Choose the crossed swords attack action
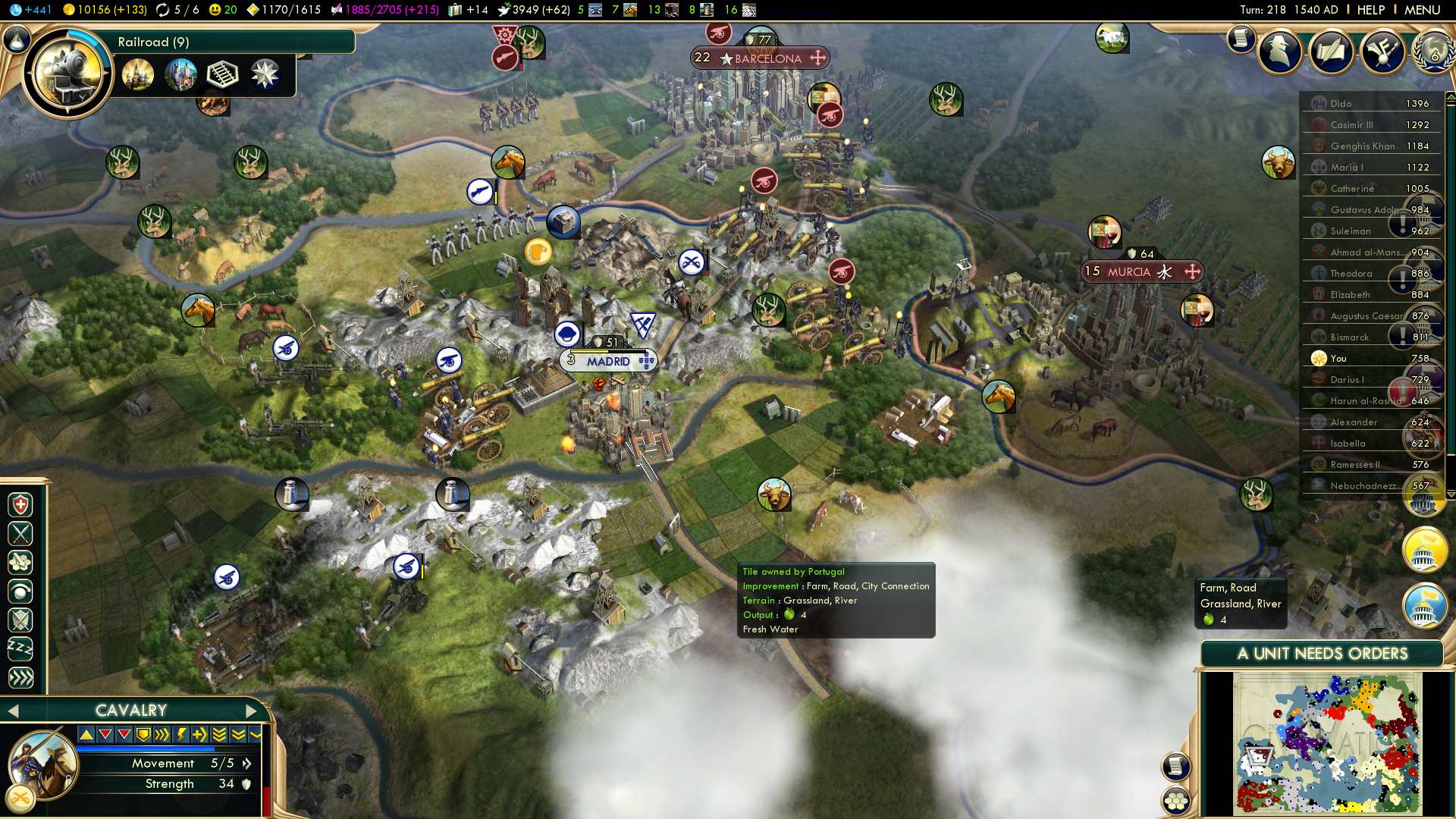1456x819 pixels. (20, 534)
